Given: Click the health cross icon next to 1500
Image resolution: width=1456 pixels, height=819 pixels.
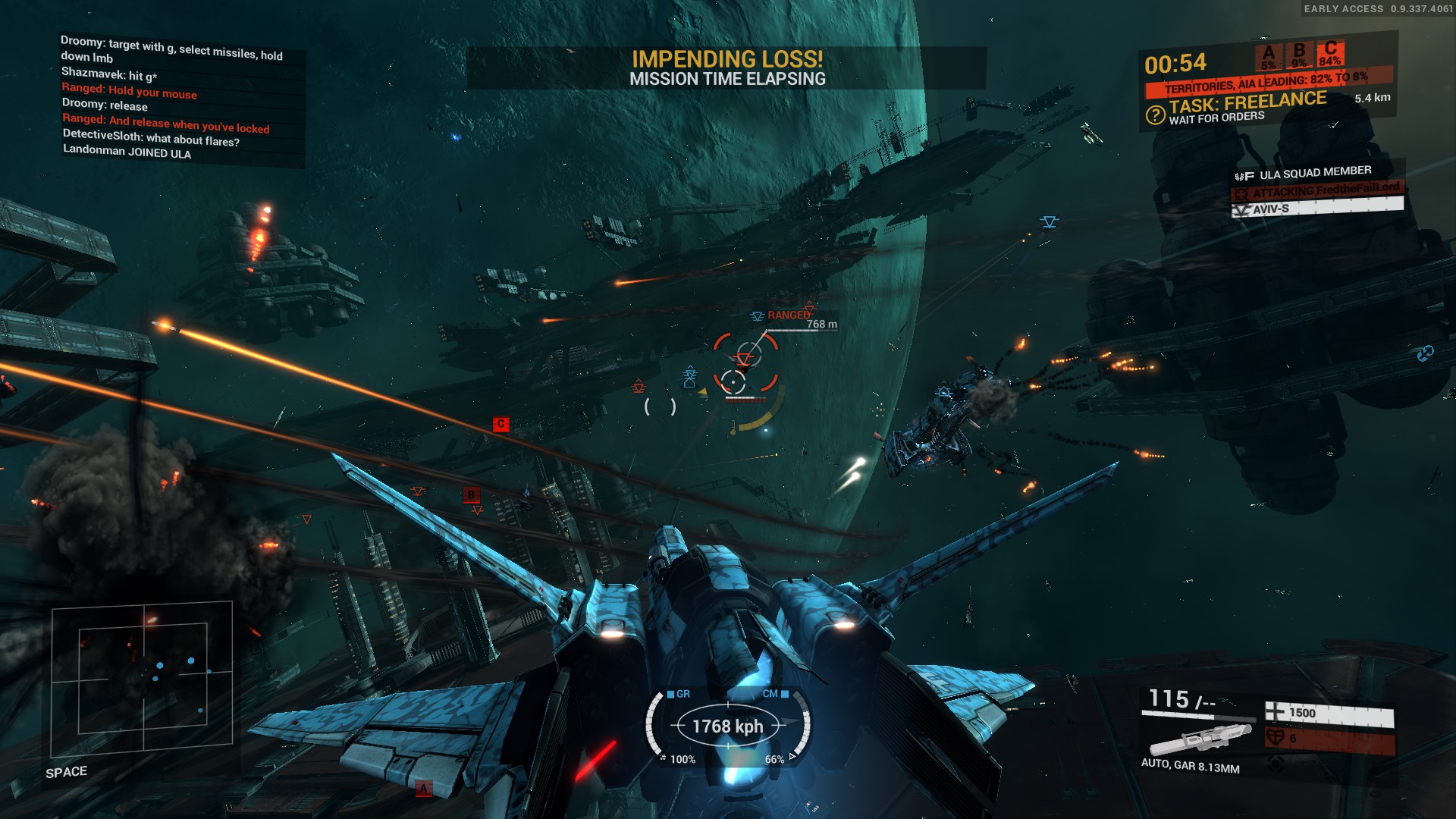Looking at the screenshot, I should click(x=1275, y=712).
